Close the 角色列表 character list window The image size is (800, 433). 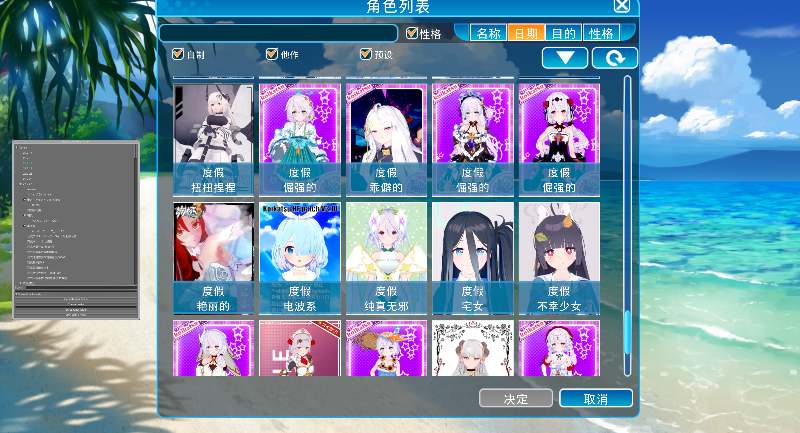pos(621,6)
